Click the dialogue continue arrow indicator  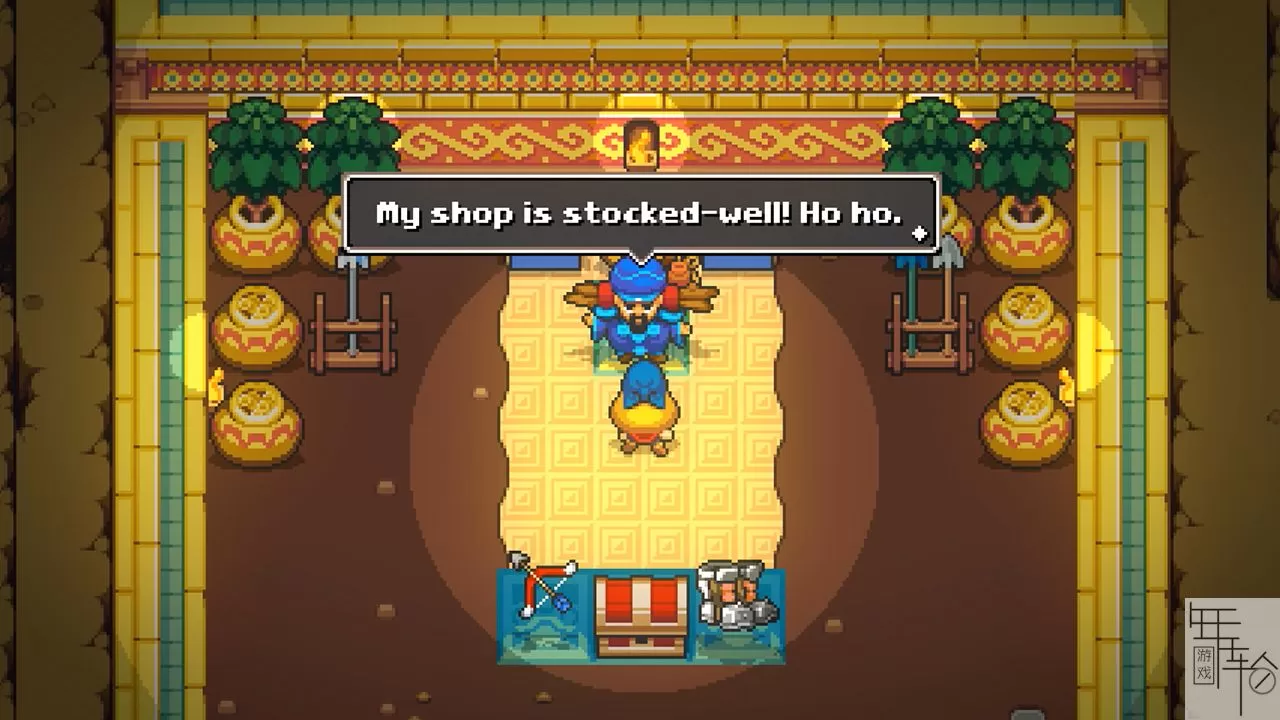(x=919, y=234)
